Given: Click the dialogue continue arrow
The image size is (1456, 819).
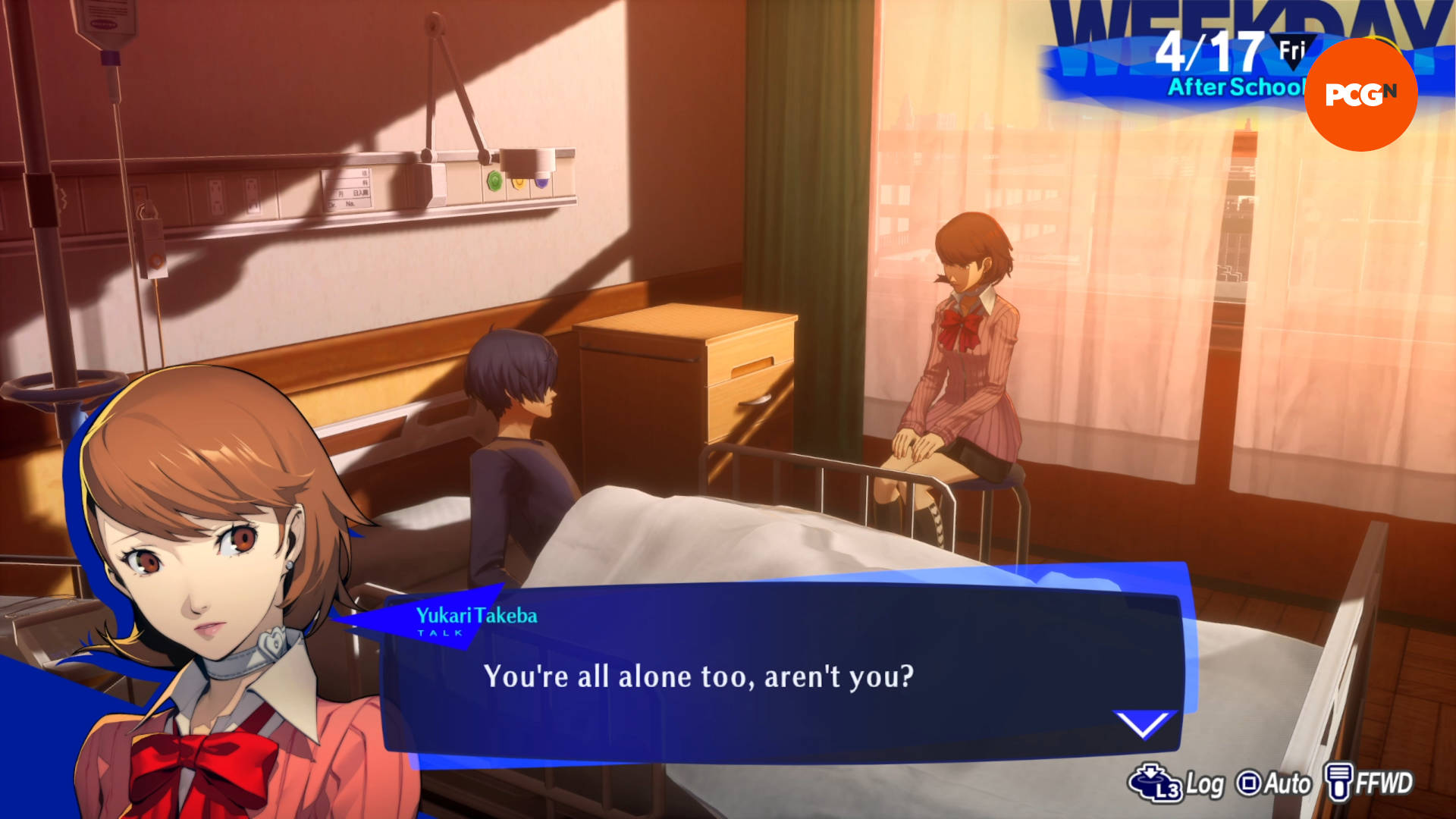Looking at the screenshot, I should tap(1143, 724).
